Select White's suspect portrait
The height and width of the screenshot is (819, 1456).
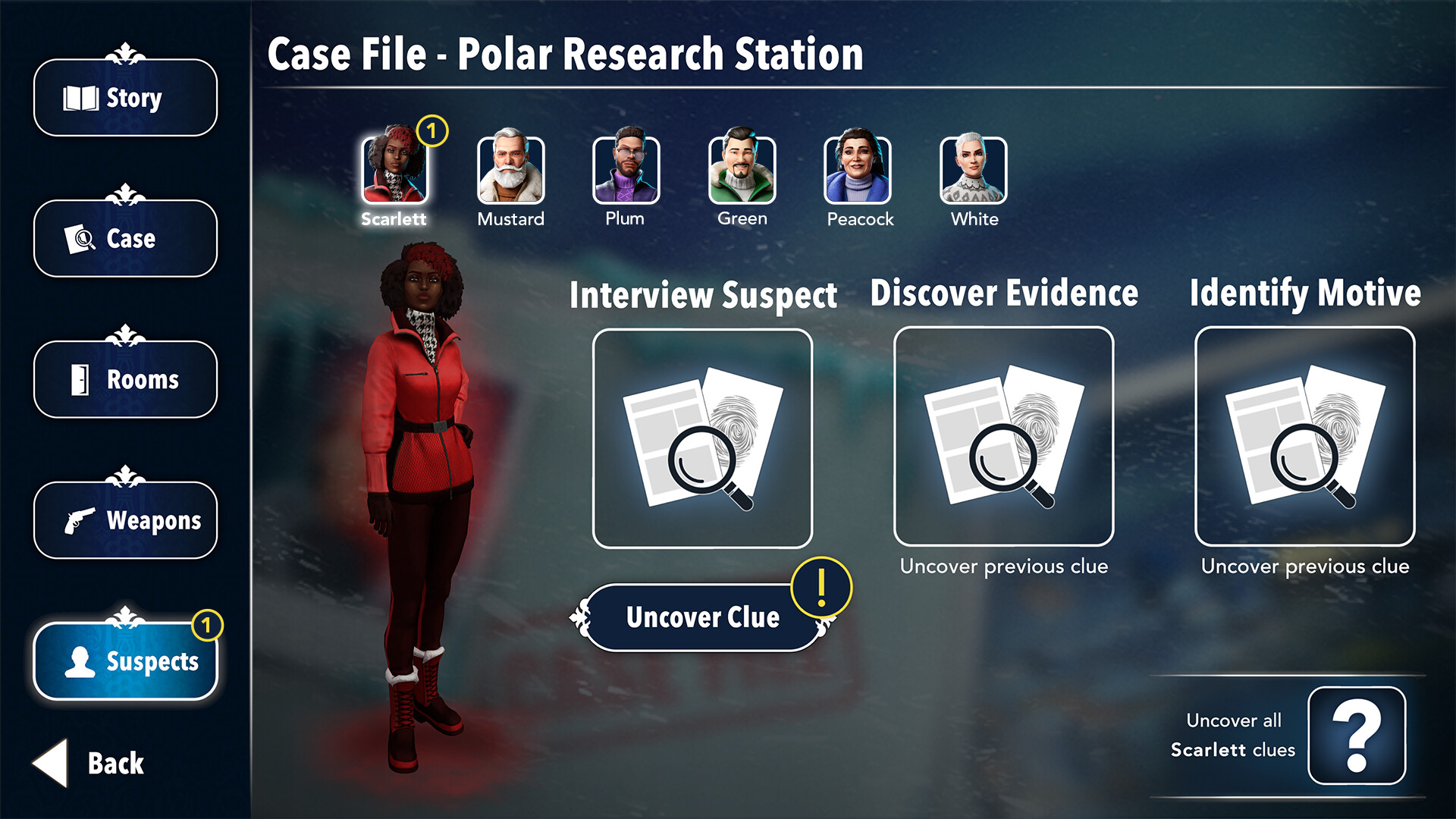tap(974, 171)
